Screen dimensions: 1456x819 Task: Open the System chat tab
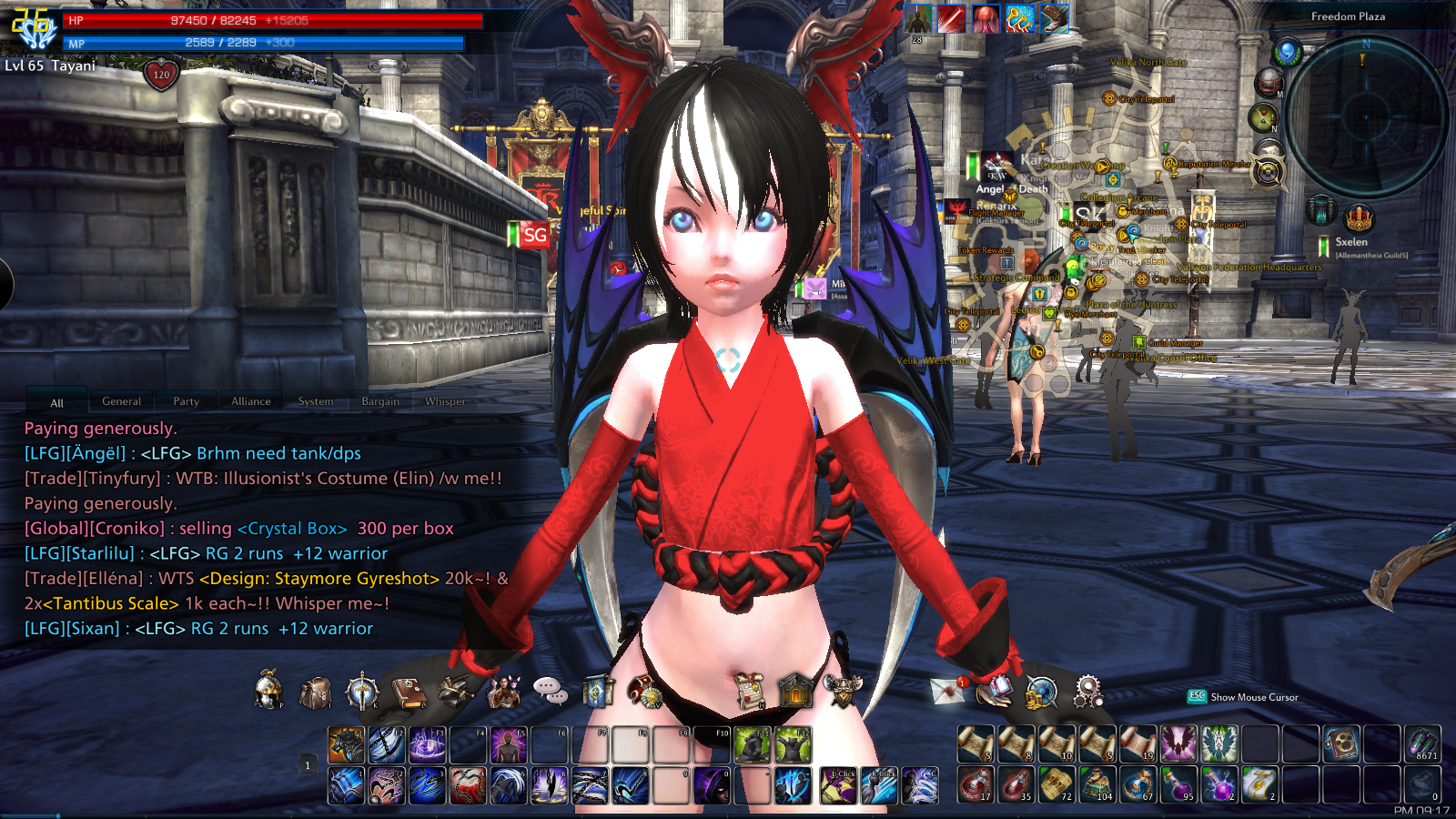(x=316, y=401)
